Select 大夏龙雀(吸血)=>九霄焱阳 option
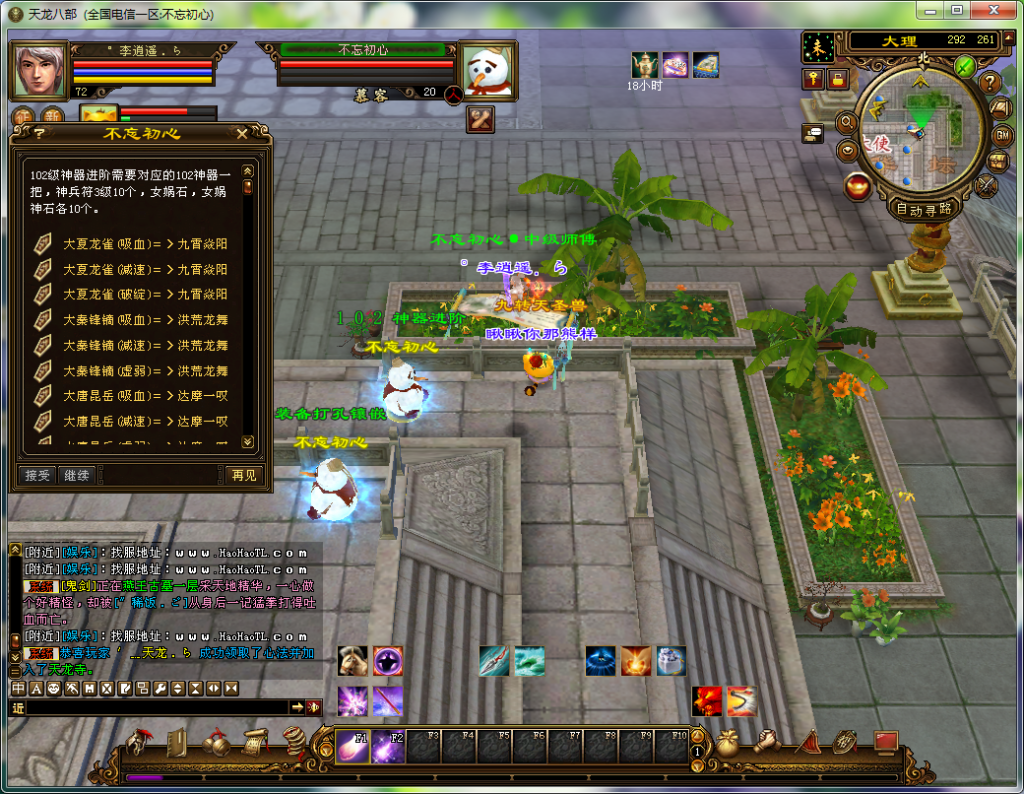 point(145,244)
